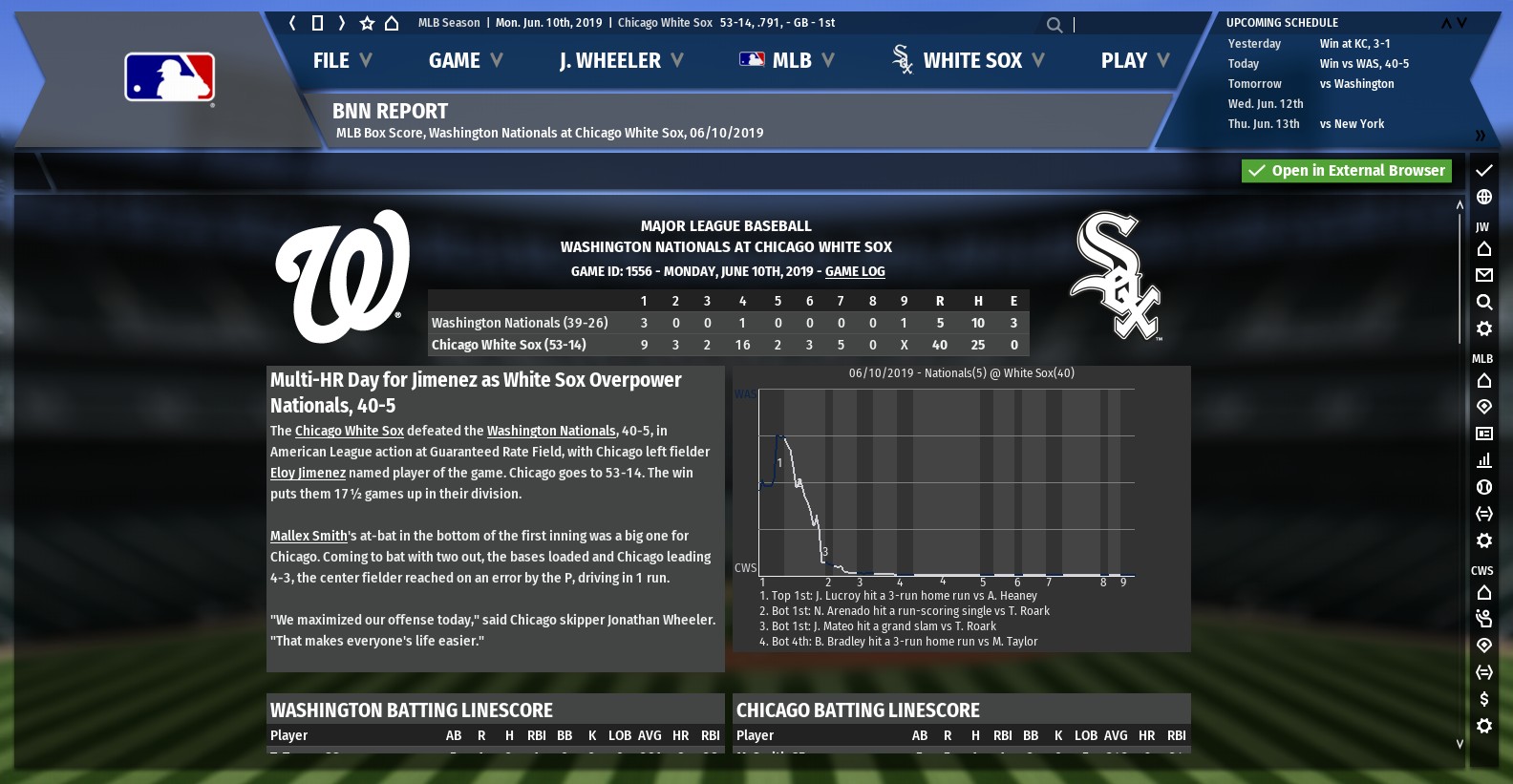The image size is (1513, 784).
Task: Open the FILE menu
Action: tap(342, 61)
